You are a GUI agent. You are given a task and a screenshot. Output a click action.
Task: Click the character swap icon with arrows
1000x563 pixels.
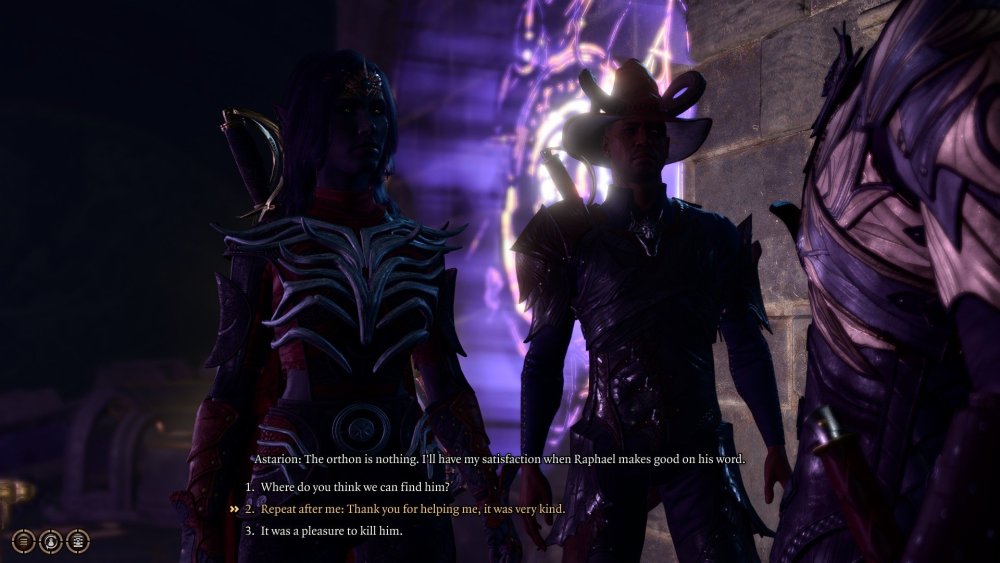[x=51, y=542]
